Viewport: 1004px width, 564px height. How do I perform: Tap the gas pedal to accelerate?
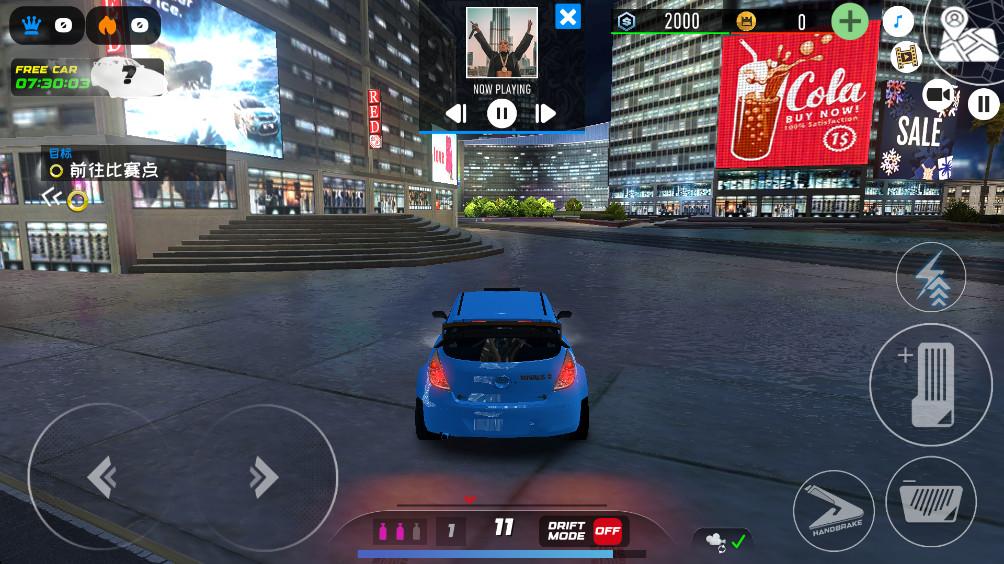[930, 385]
